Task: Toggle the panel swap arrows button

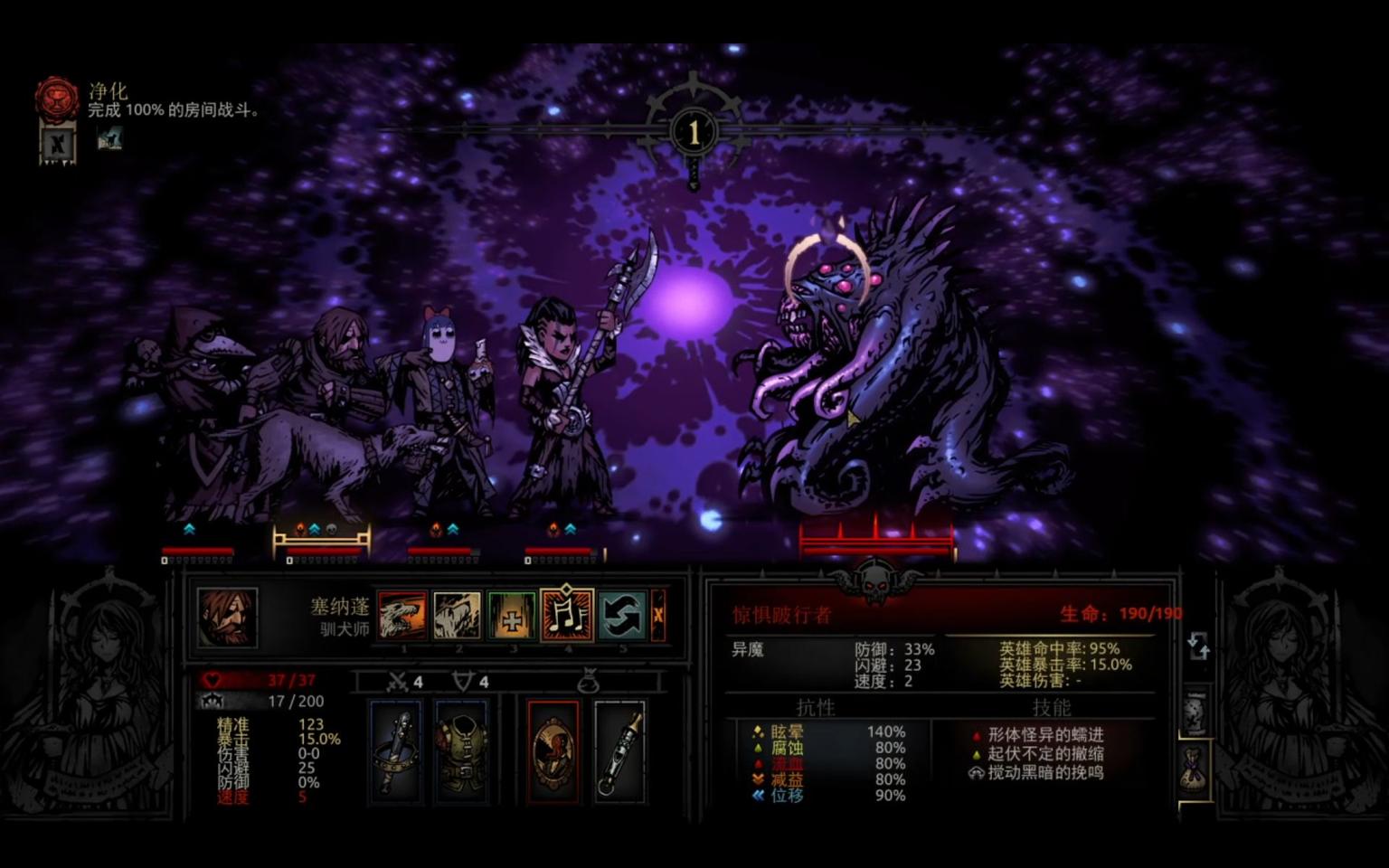Action: pyautogui.click(x=1198, y=646)
